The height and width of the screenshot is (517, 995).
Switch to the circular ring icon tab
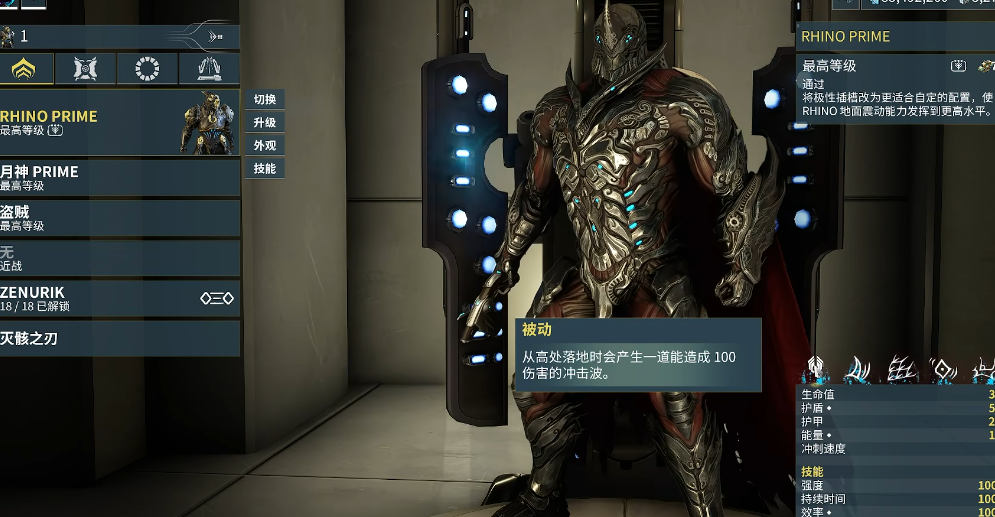[x=148, y=69]
